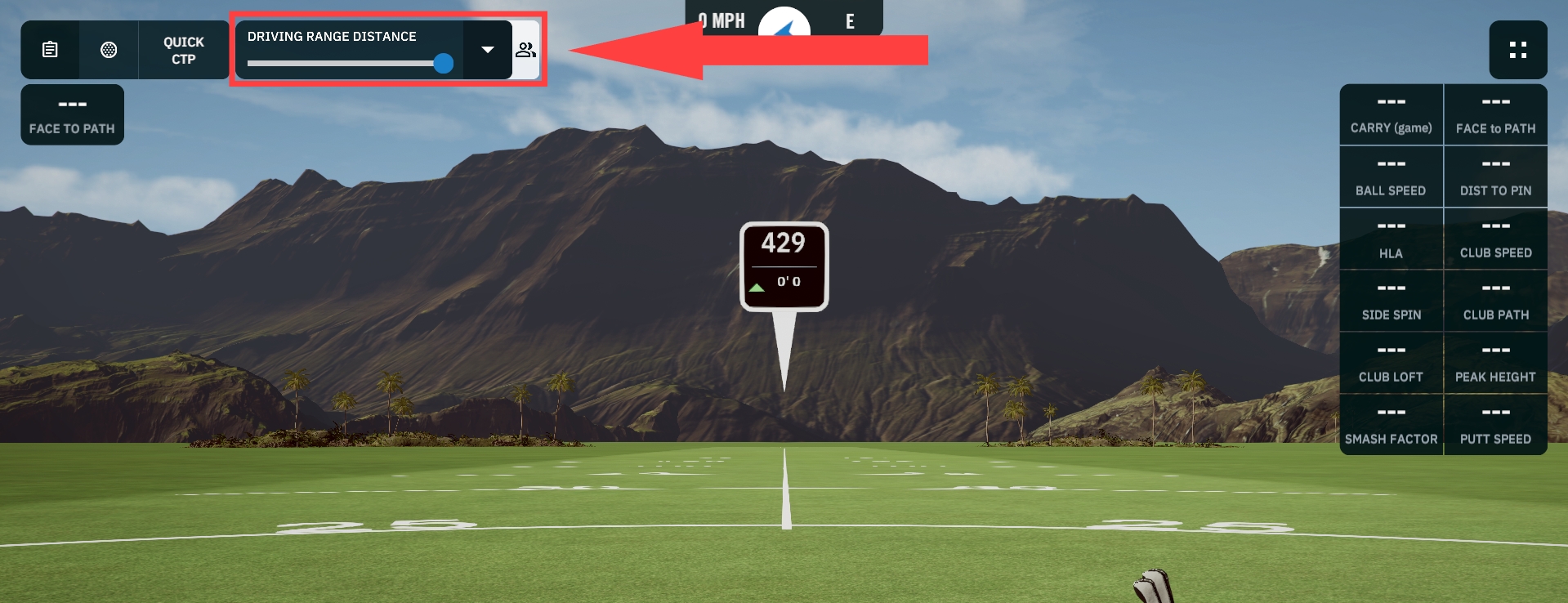Select the Carry (game) data tile
Viewport: 1568px width, 603px height.
(1391, 115)
